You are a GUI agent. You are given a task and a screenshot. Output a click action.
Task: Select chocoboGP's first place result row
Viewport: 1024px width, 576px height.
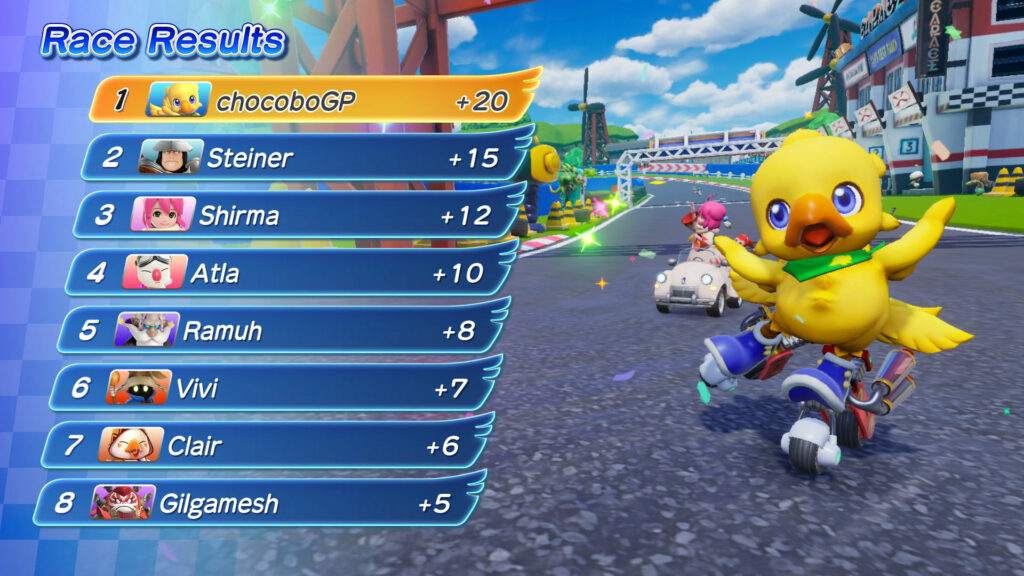click(310, 100)
